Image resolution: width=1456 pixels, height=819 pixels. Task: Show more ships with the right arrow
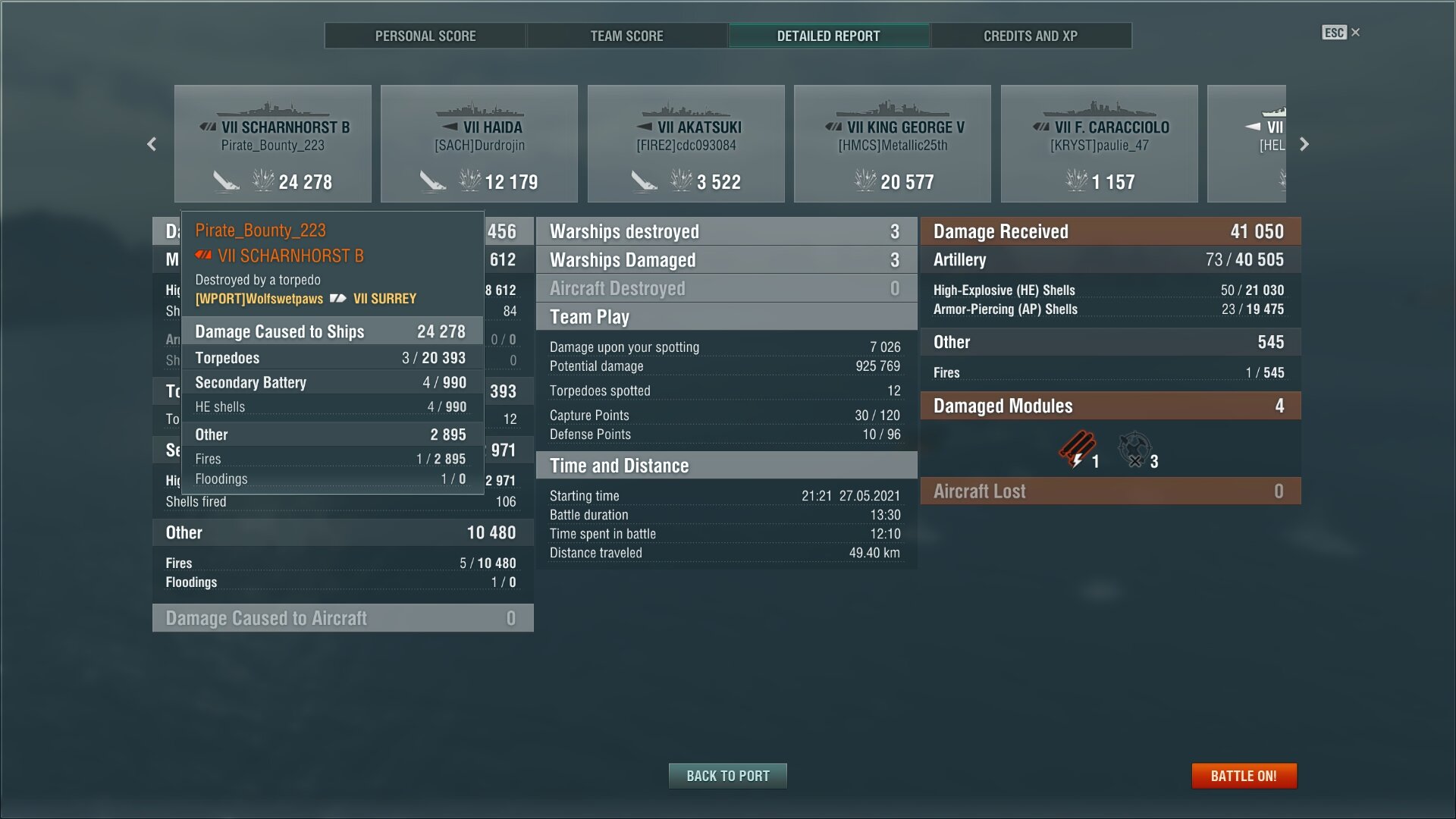[x=1304, y=144]
